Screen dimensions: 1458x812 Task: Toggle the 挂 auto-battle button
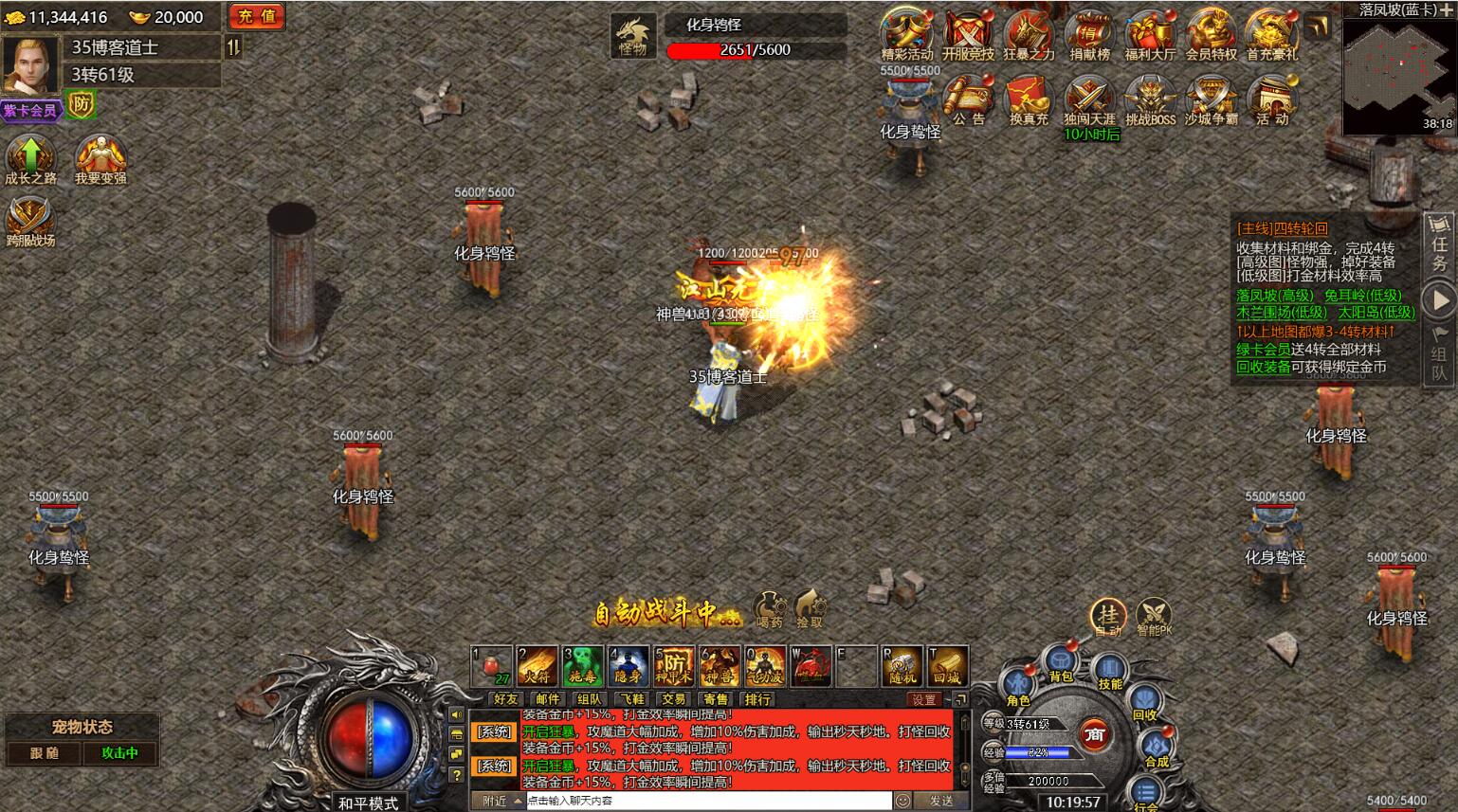[1107, 616]
